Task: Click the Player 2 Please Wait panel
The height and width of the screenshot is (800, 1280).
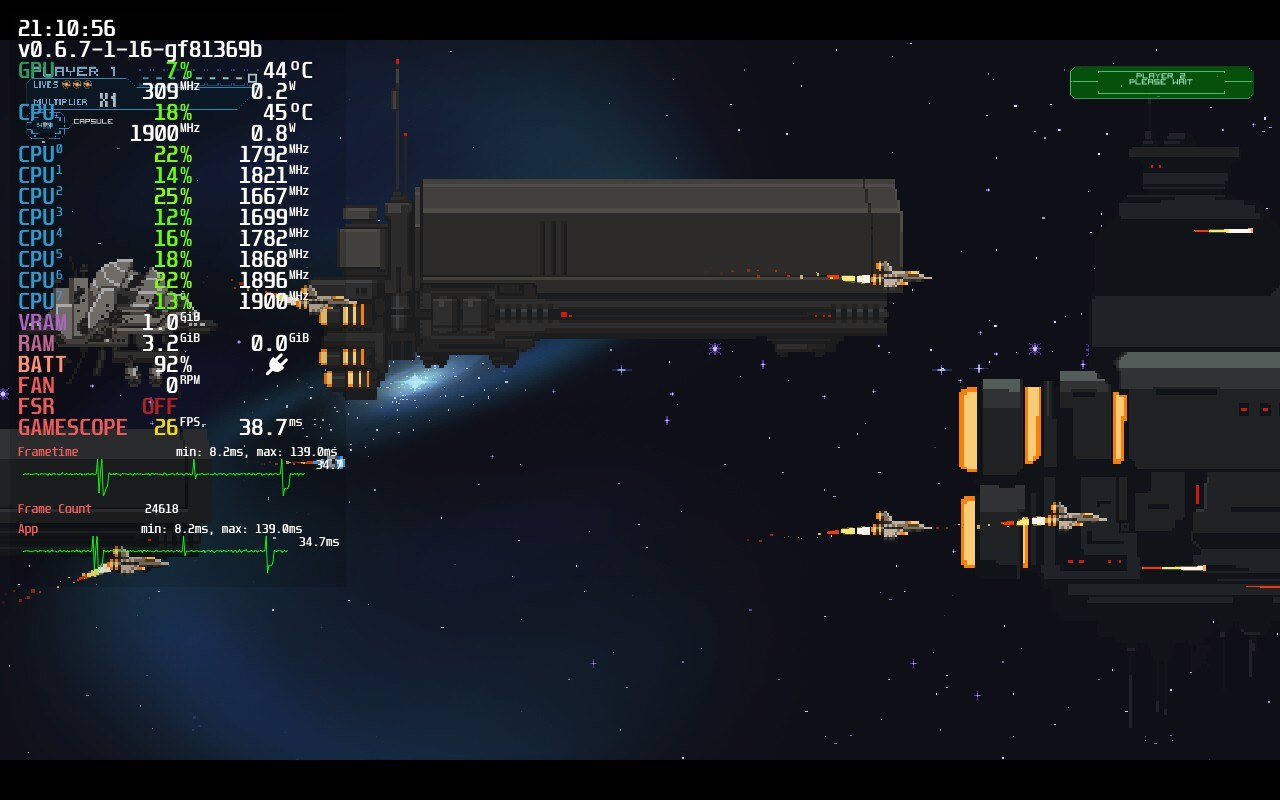Action: tap(1161, 82)
